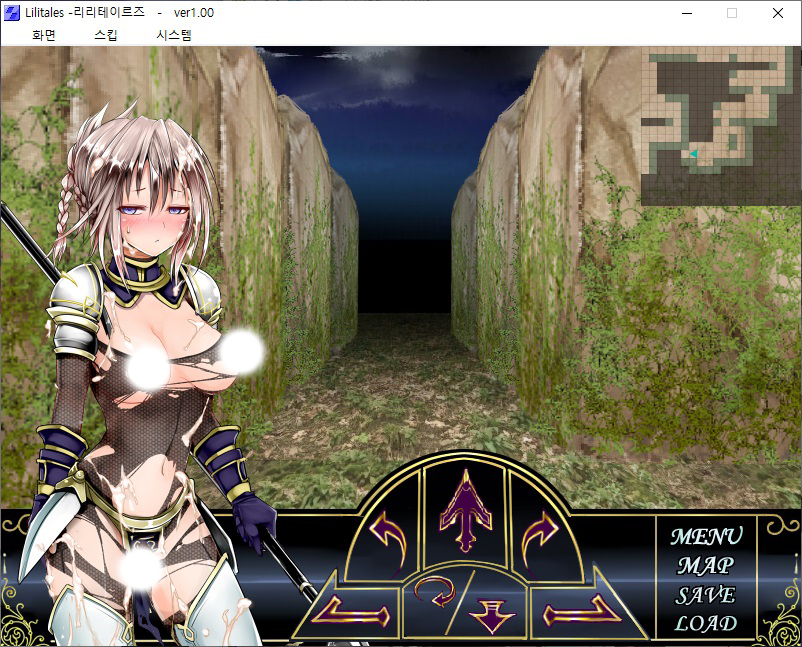Screen dimensions: 802x647
Task: Open the MAP screen
Action: pyautogui.click(x=706, y=565)
